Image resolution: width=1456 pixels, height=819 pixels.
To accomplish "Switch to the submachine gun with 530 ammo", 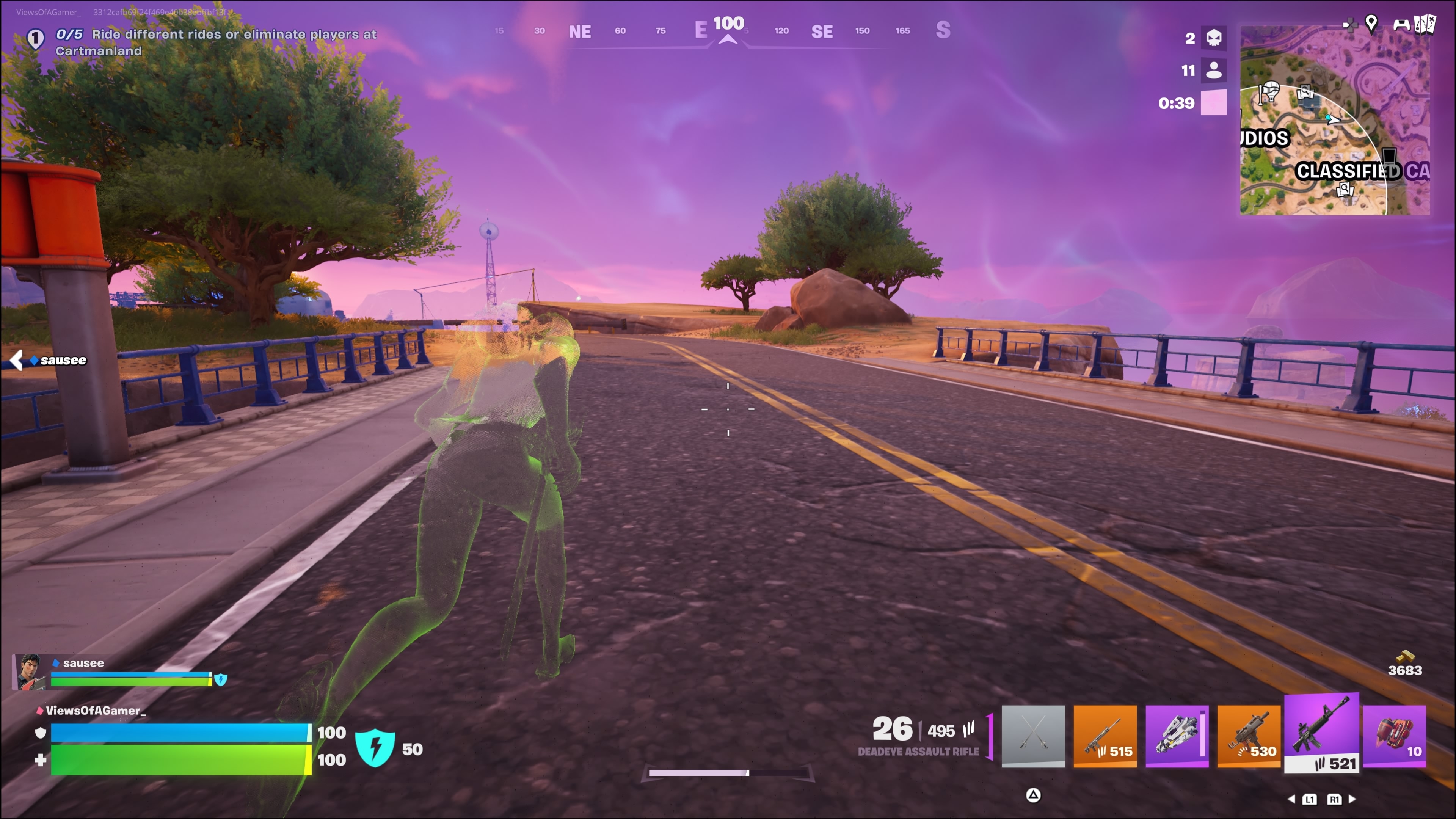I will point(1248,735).
